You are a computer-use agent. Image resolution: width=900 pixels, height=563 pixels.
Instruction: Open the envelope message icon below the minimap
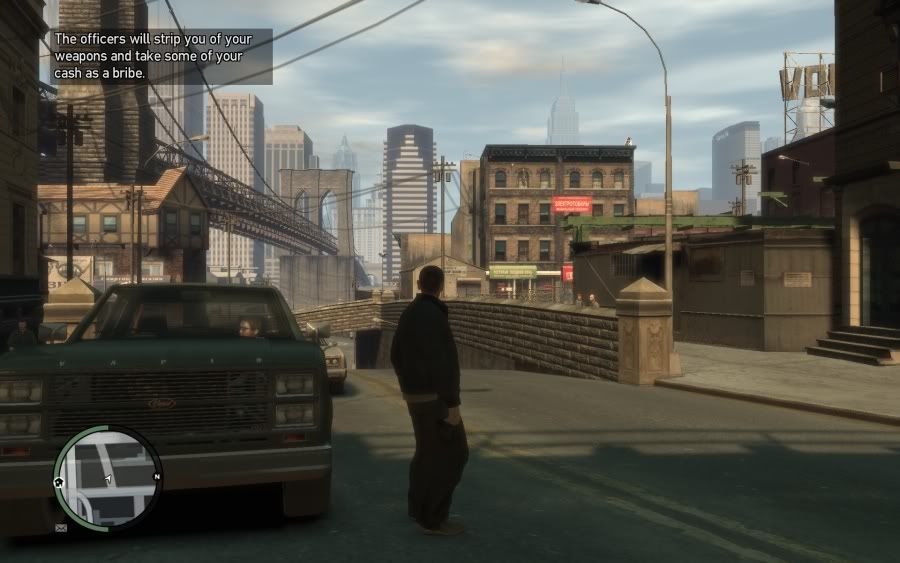tap(62, 527)
